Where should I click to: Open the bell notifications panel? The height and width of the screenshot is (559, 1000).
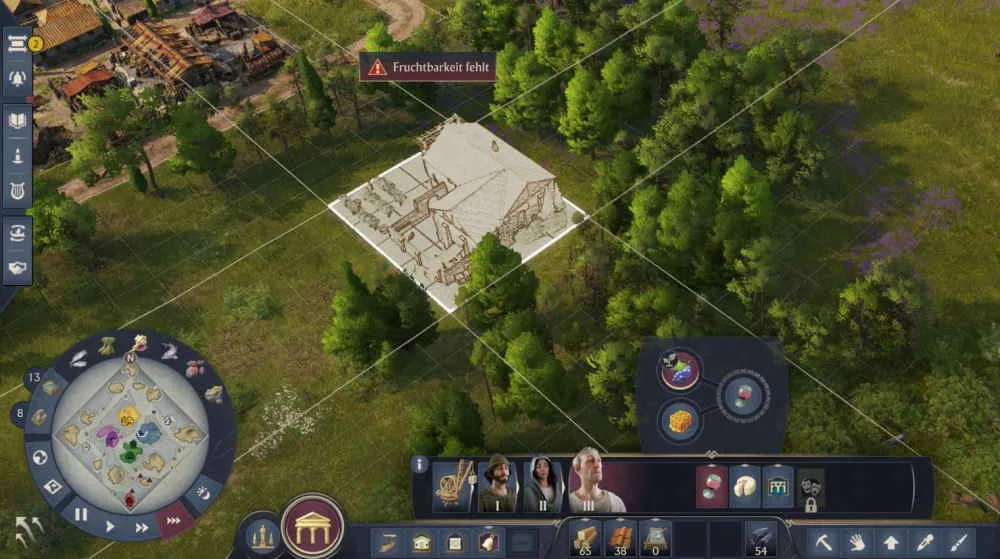[x=17, y=78]
